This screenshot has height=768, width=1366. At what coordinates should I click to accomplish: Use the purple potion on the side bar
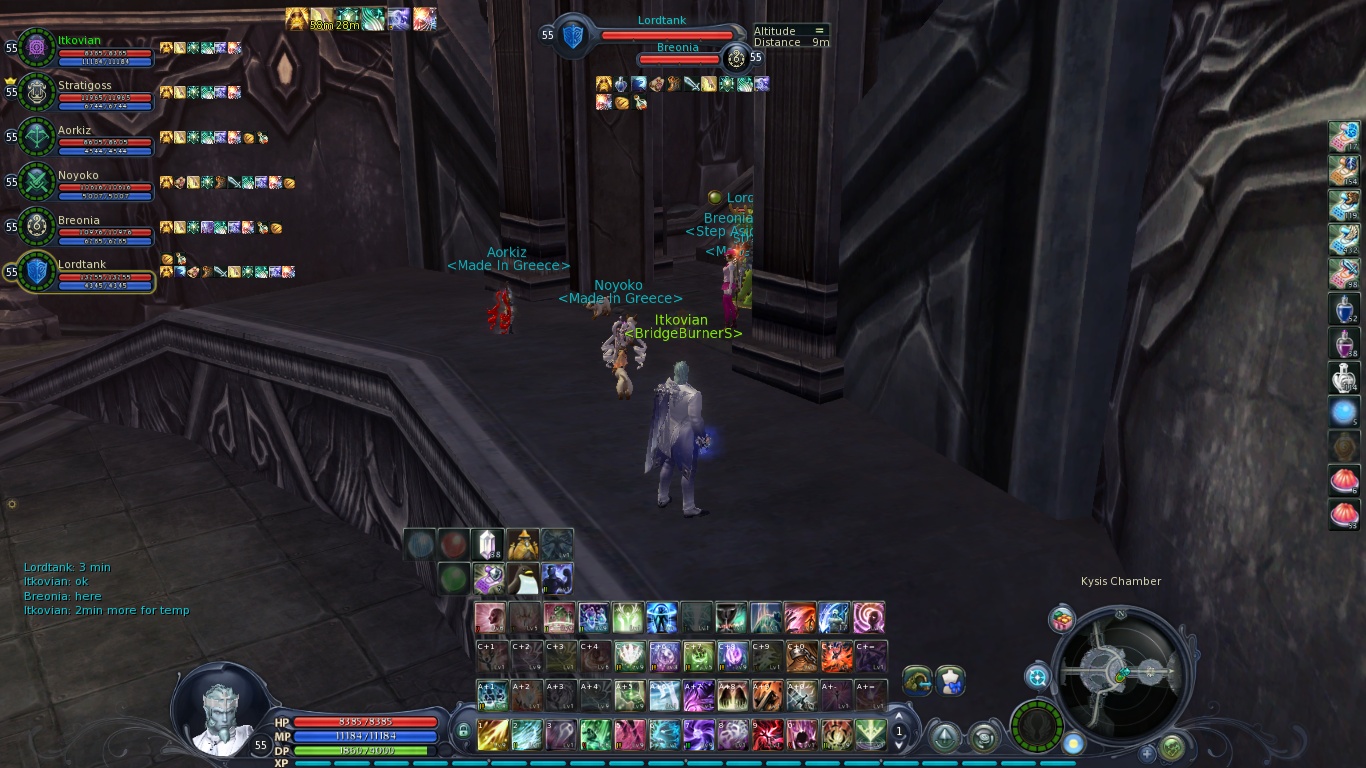pos(1343,343)
